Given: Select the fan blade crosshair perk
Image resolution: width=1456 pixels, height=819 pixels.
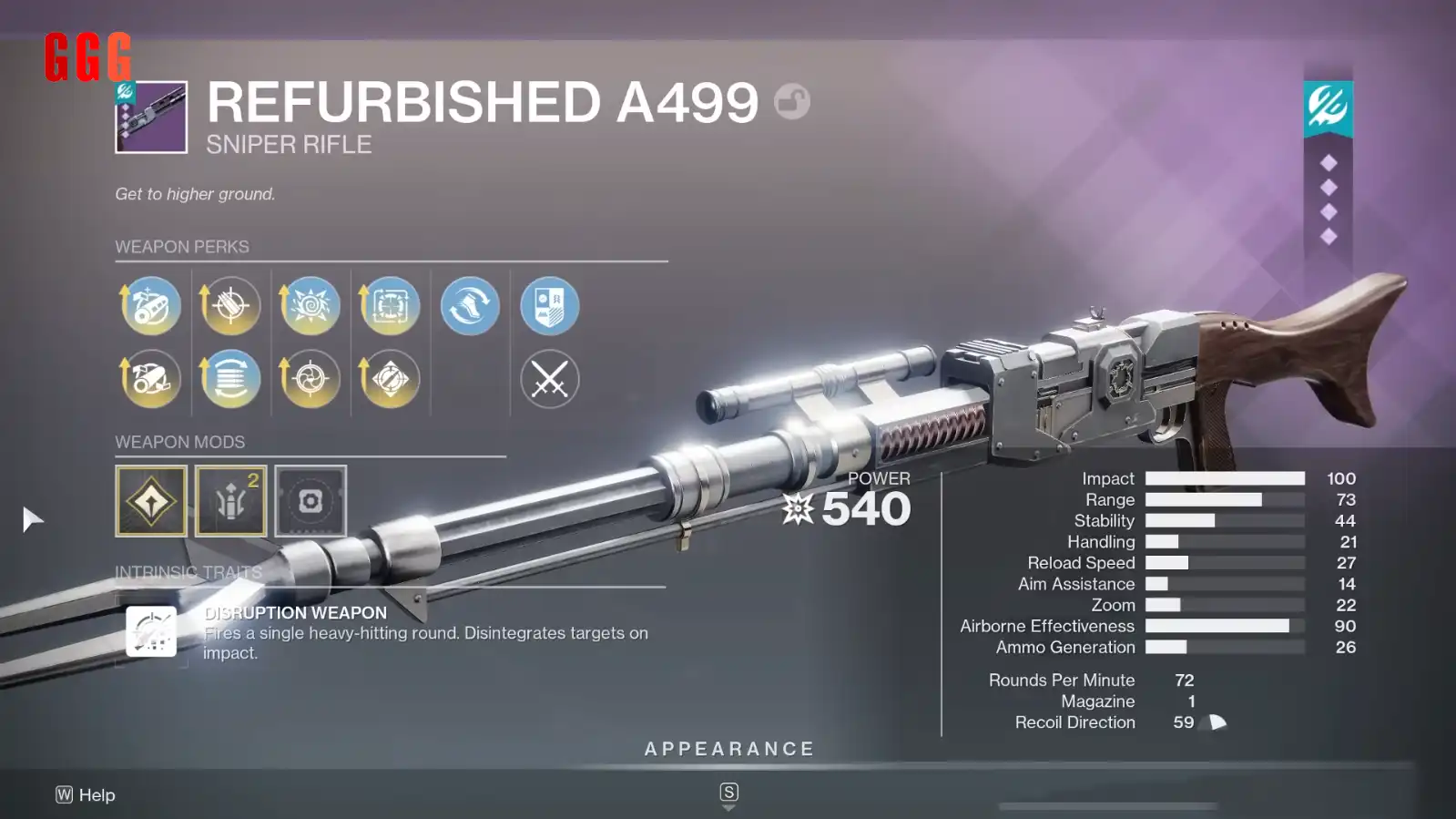Looking at the screenshot, I should [x=311, y=379].
